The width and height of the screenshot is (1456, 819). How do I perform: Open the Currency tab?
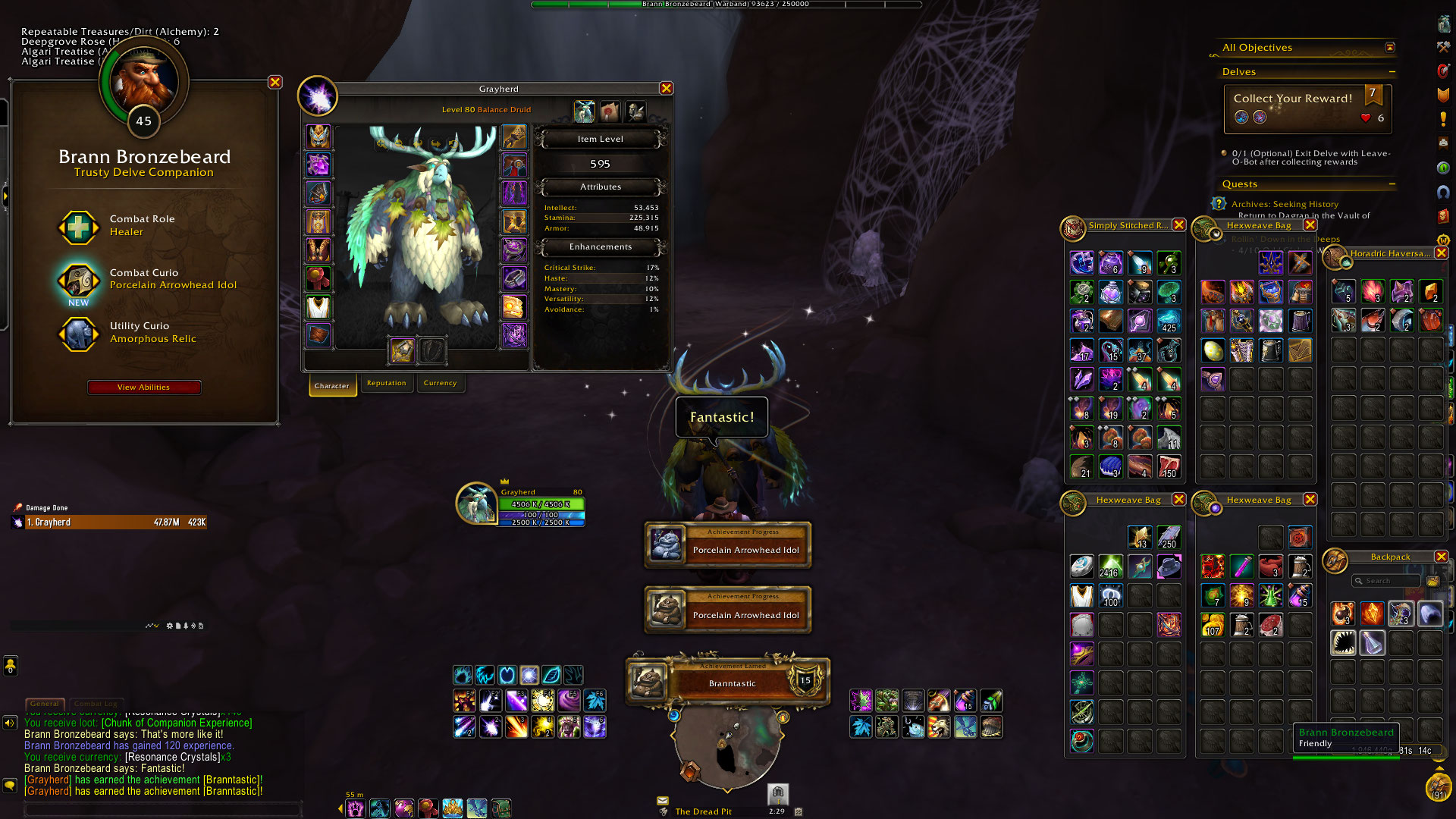(x=440, y=384)
